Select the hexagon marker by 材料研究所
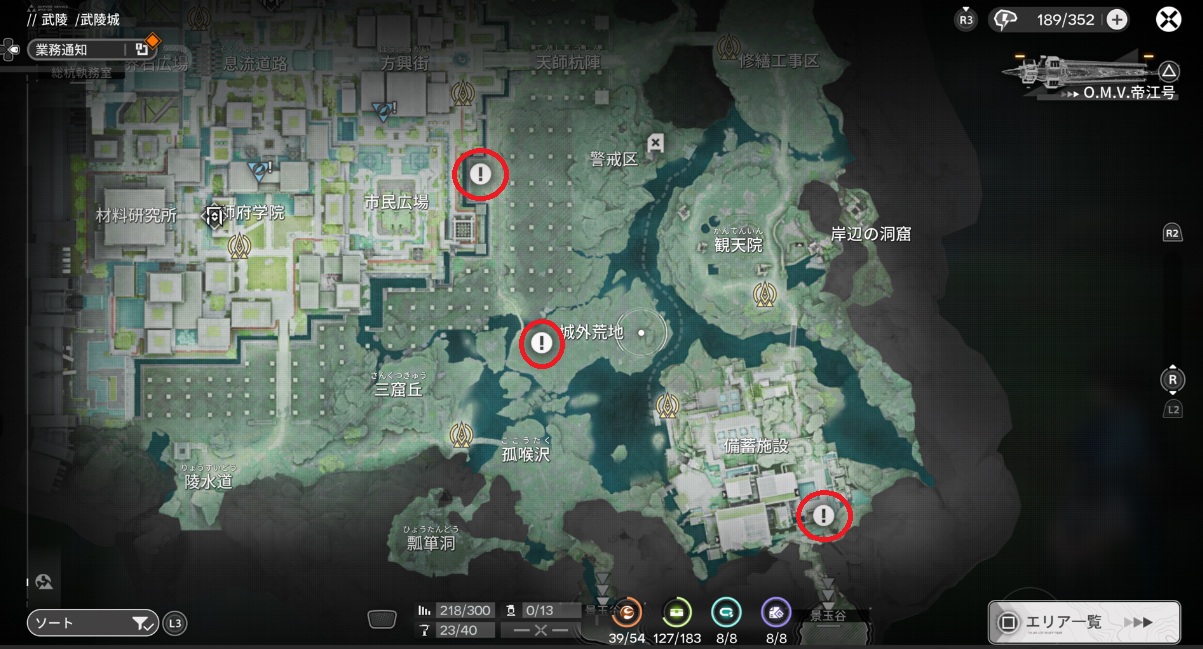1203x649 pixels. tap(214, 214)
